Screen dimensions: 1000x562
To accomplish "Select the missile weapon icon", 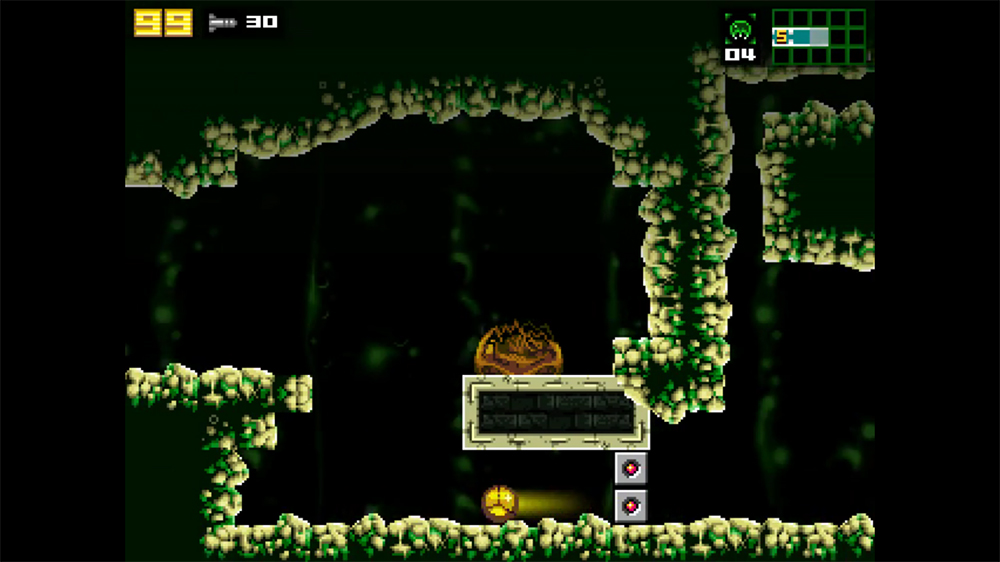I will pyautogui.click(x=220, y=21).
